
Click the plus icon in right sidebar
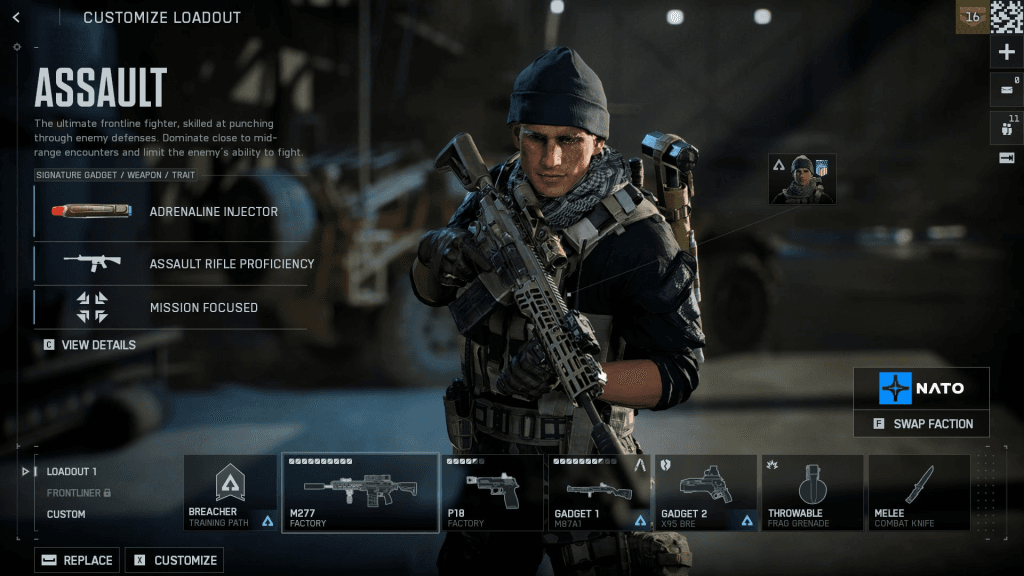coord(1007,53)
